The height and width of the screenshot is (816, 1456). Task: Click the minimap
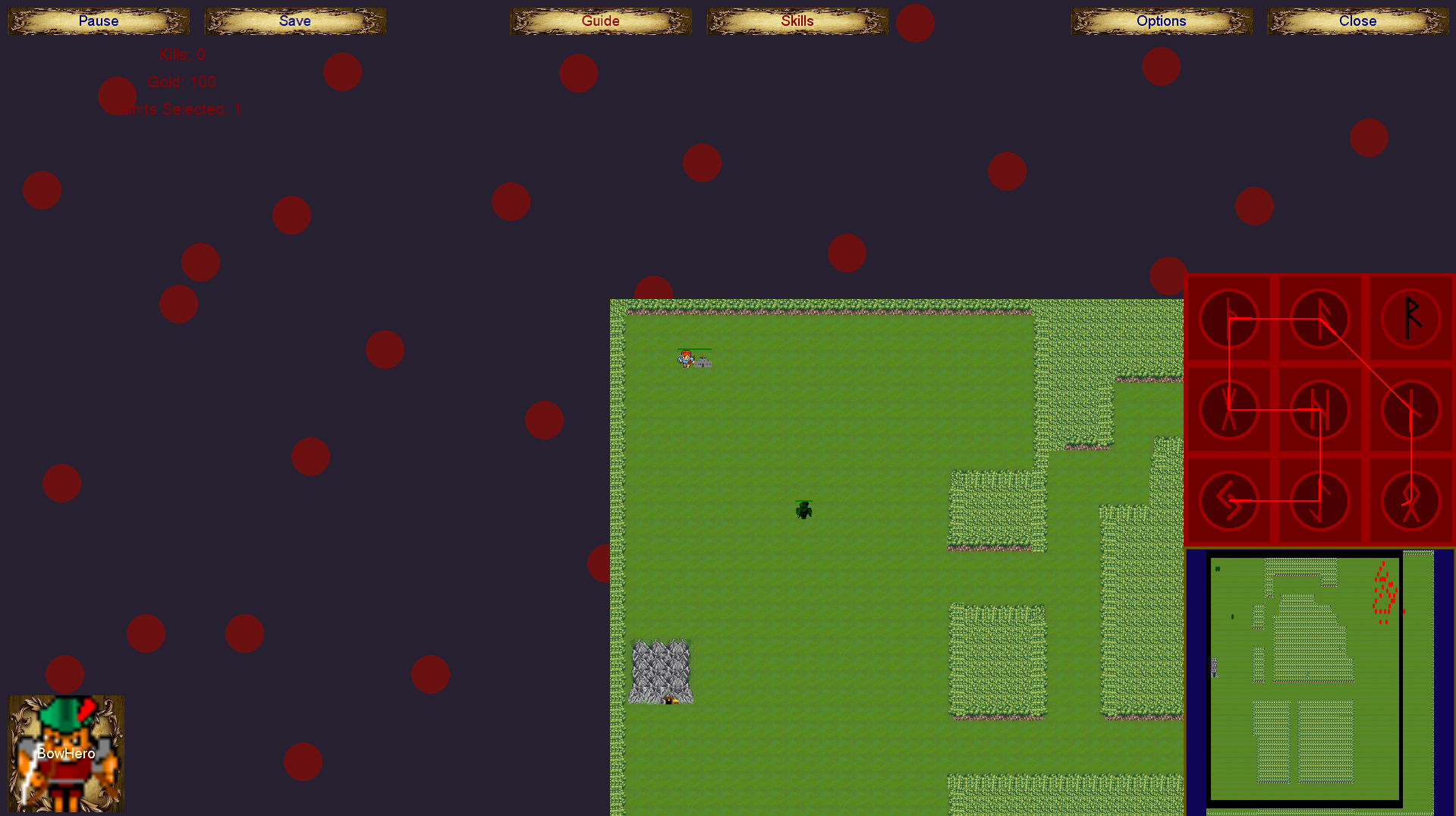pos(1305,676)
